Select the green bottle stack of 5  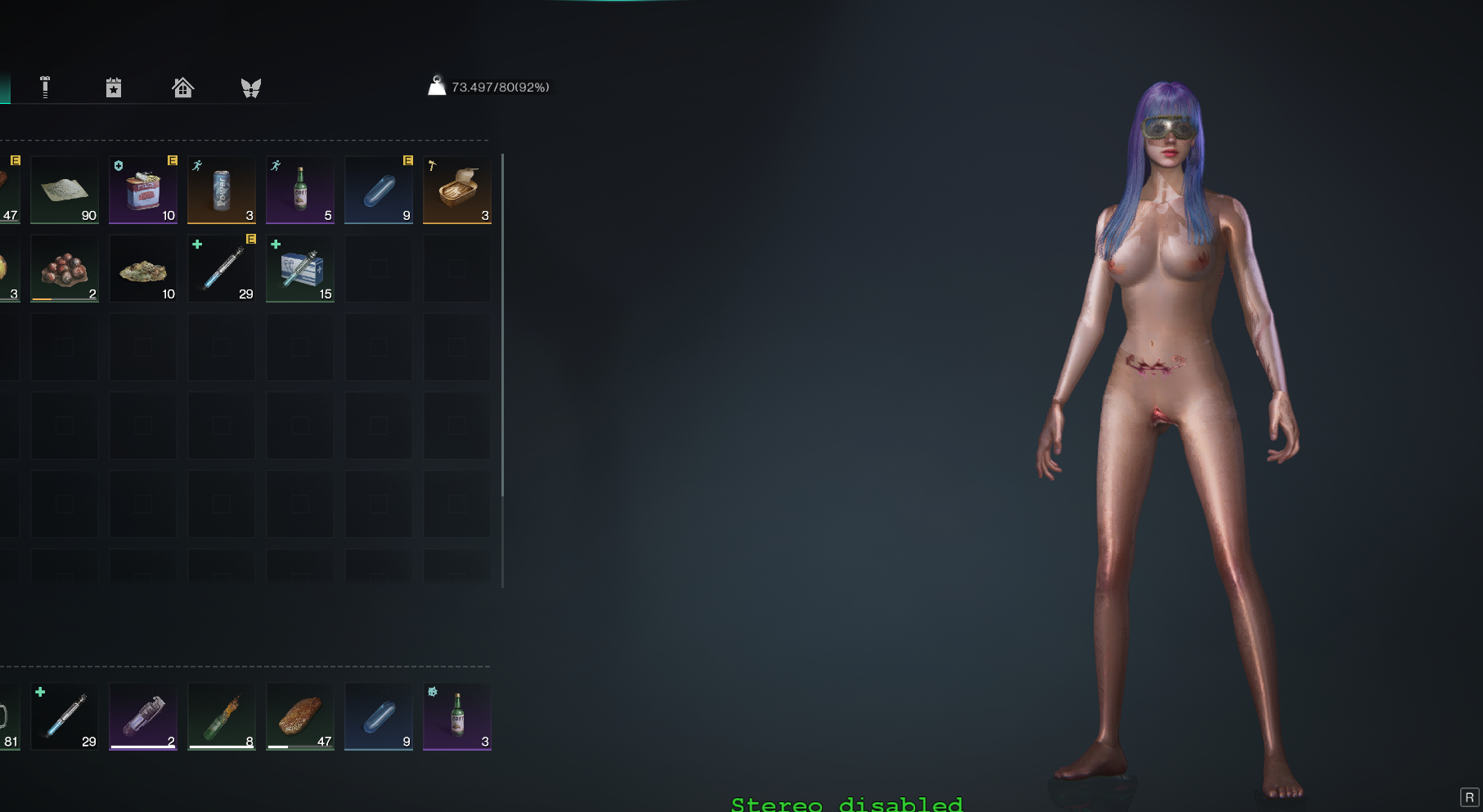pos(300,191)
